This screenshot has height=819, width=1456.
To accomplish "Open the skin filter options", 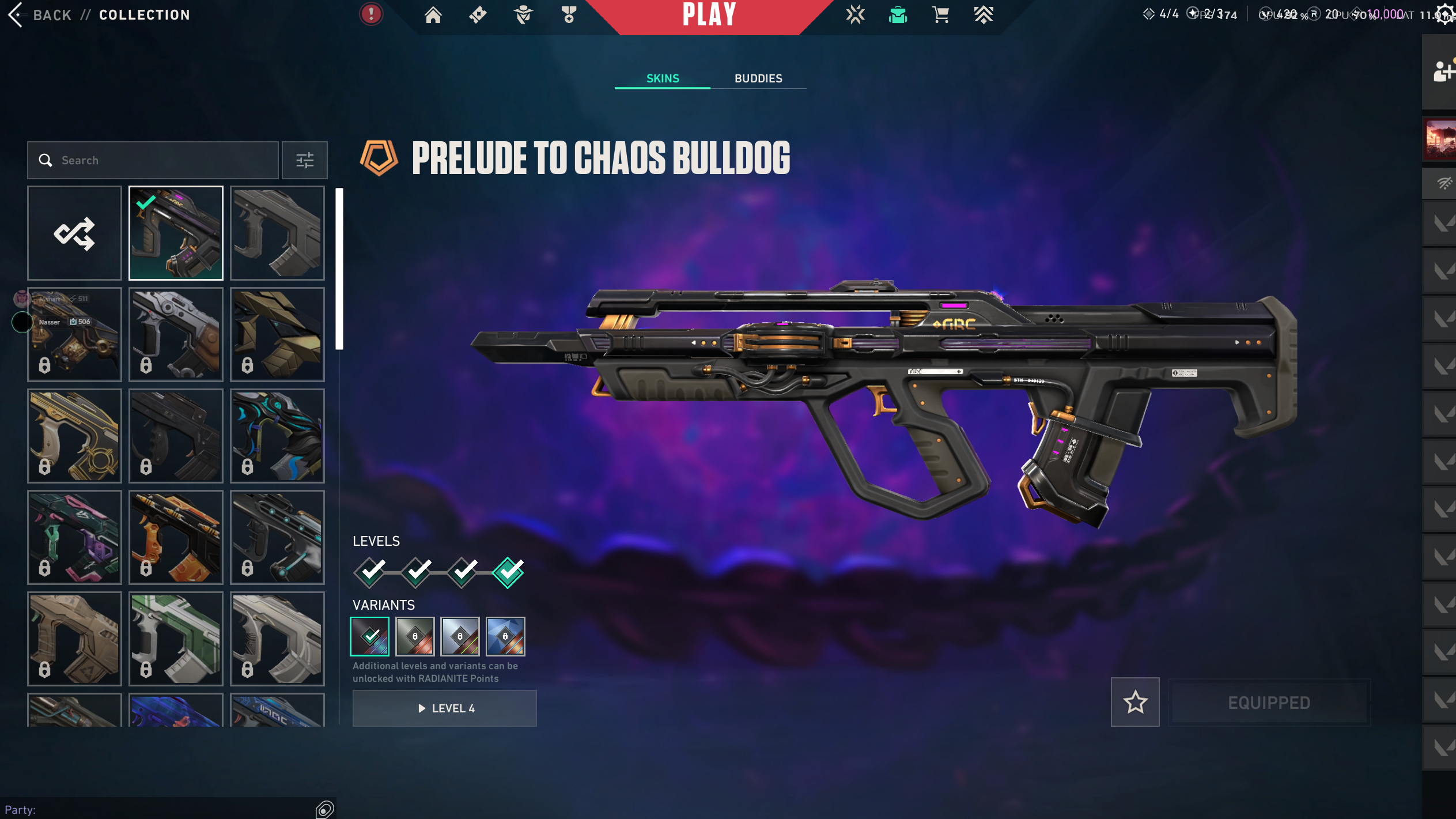I will 305,160.
